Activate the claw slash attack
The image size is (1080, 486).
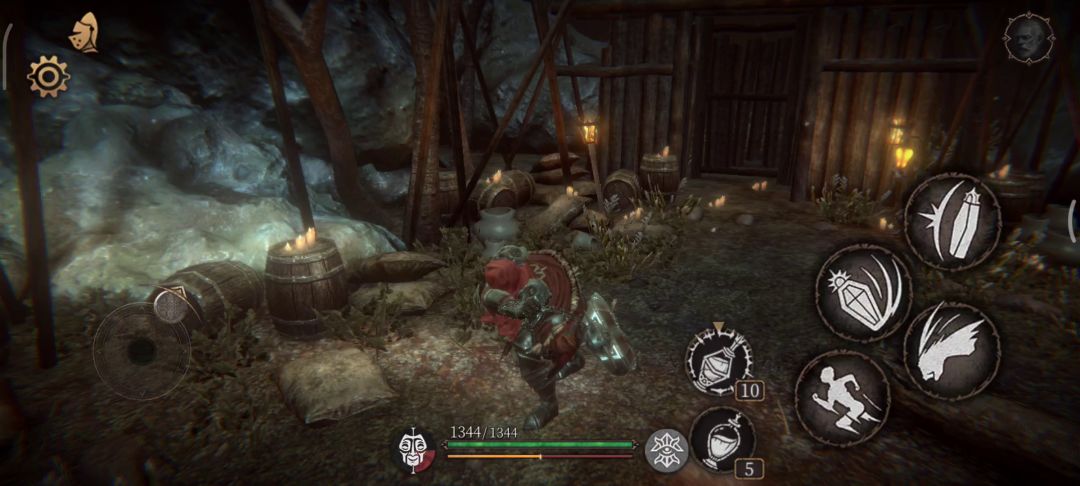[951, 349]
